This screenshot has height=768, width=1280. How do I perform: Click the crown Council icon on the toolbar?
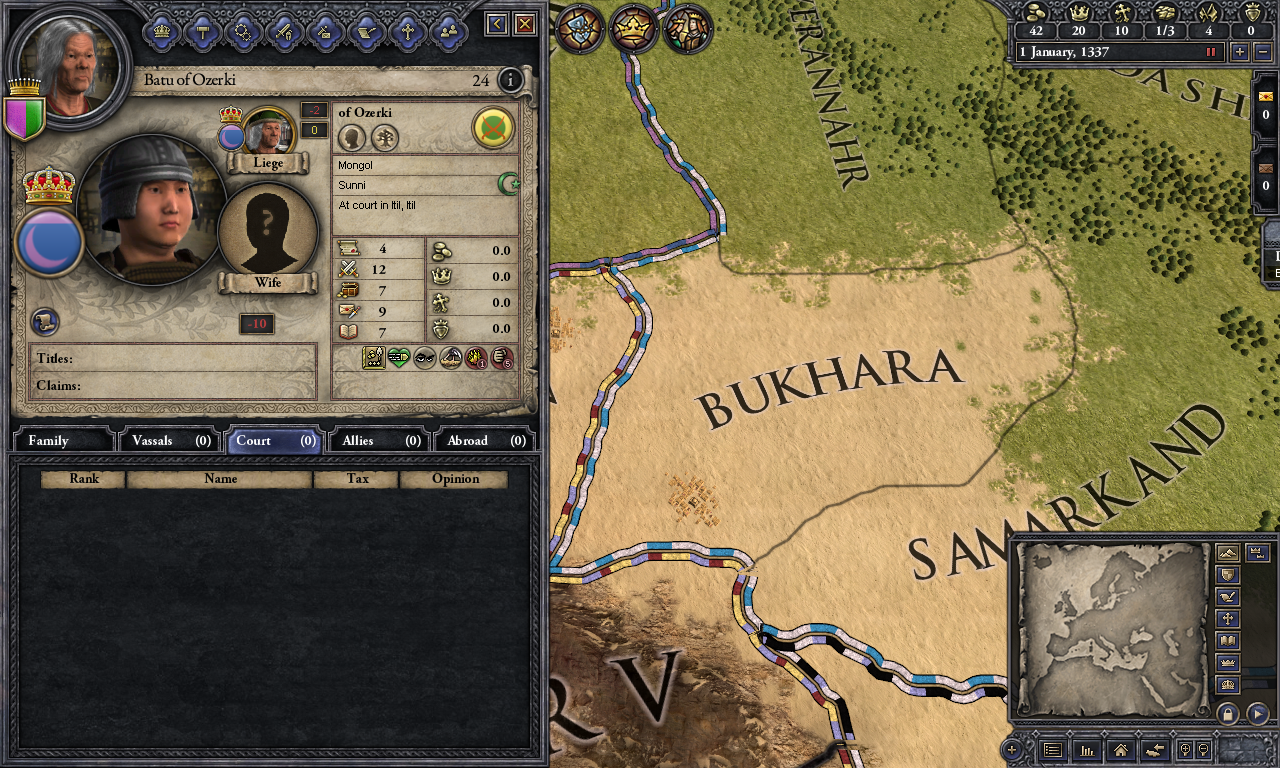point(161,31)
